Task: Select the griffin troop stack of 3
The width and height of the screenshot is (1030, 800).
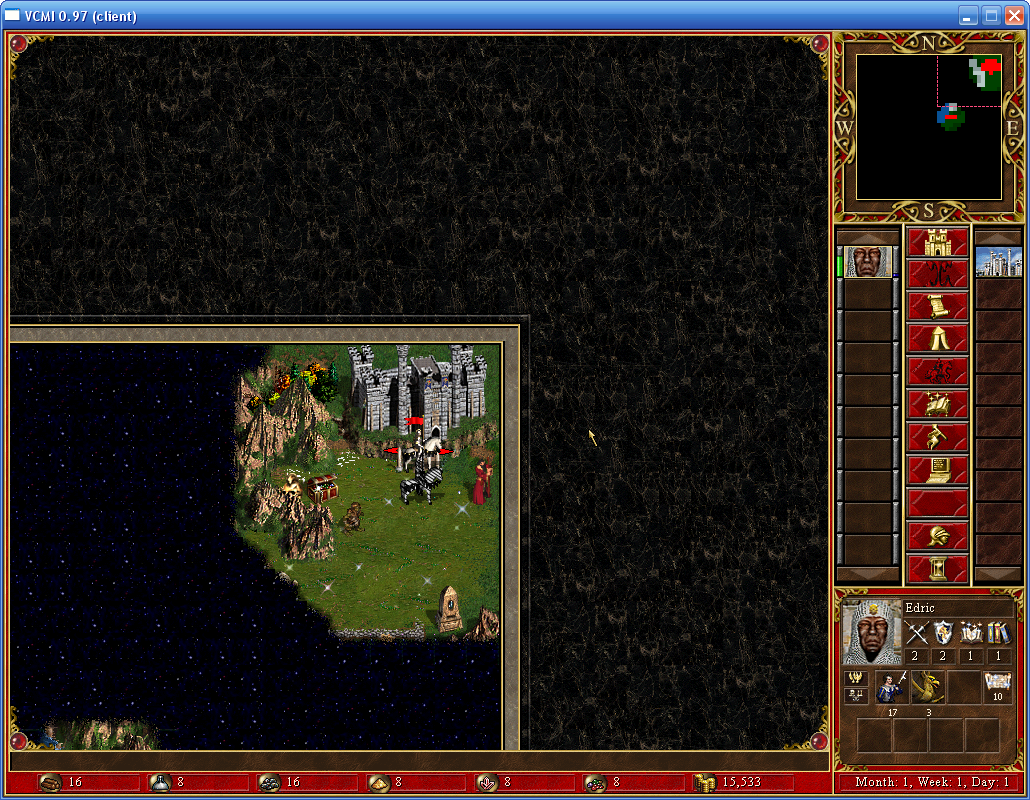Action: [x=927, y=688]
